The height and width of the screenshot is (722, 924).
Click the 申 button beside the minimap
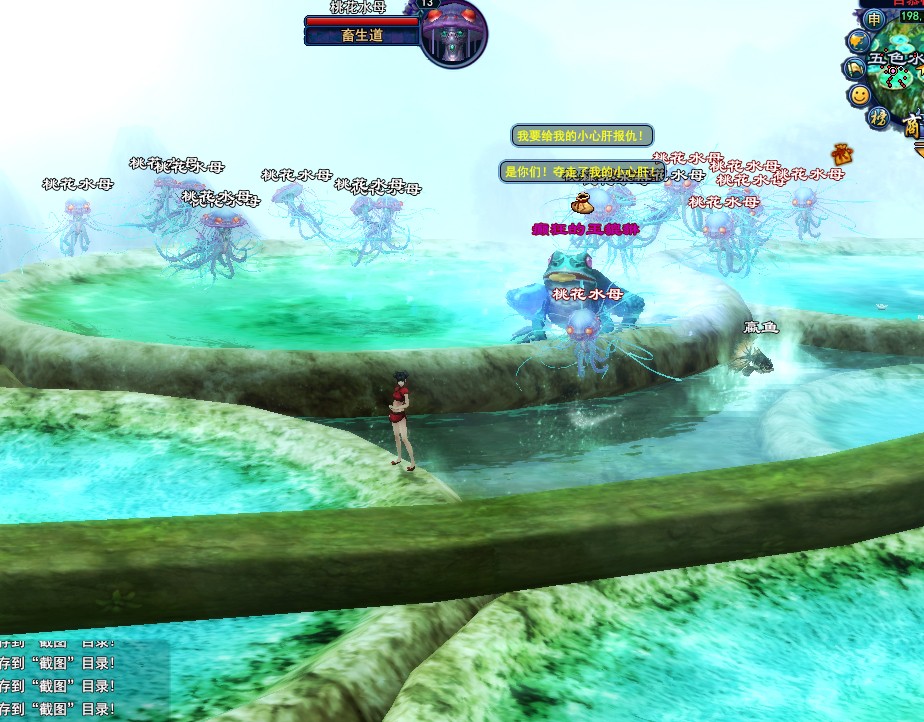874,19
